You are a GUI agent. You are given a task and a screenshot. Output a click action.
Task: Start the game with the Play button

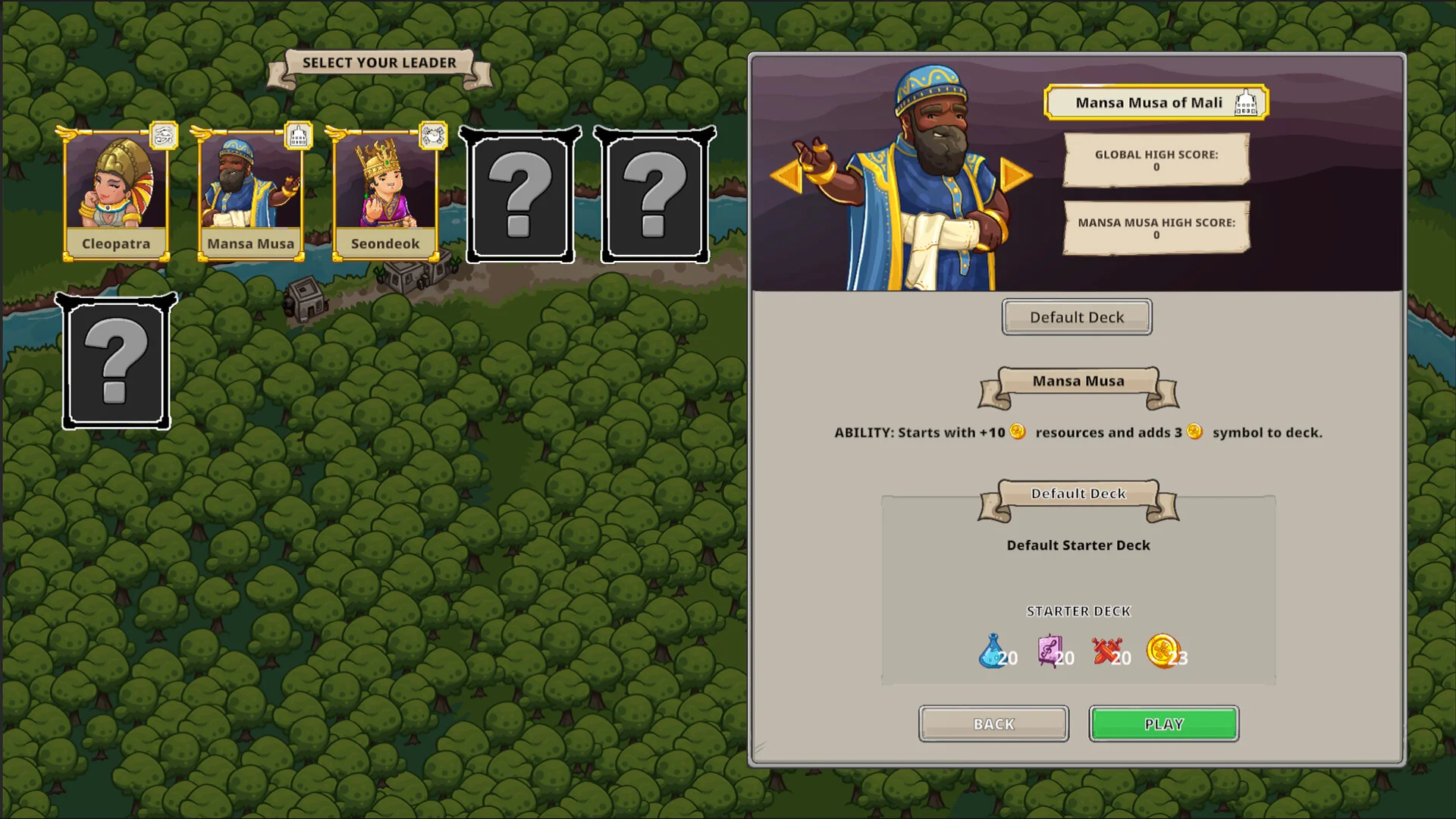1163,723
